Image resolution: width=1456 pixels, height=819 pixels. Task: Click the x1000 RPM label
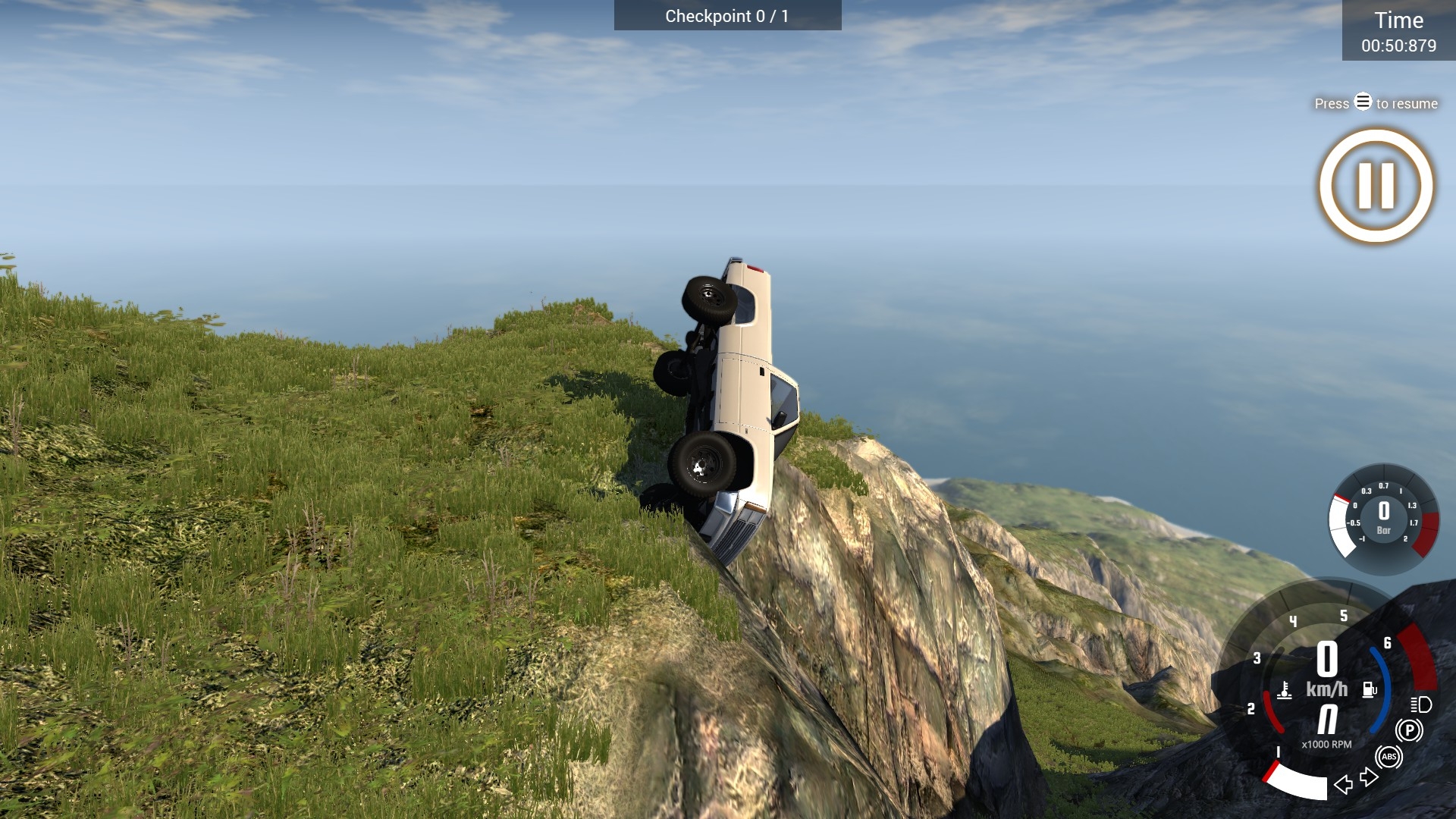(x=1326, y=744)
